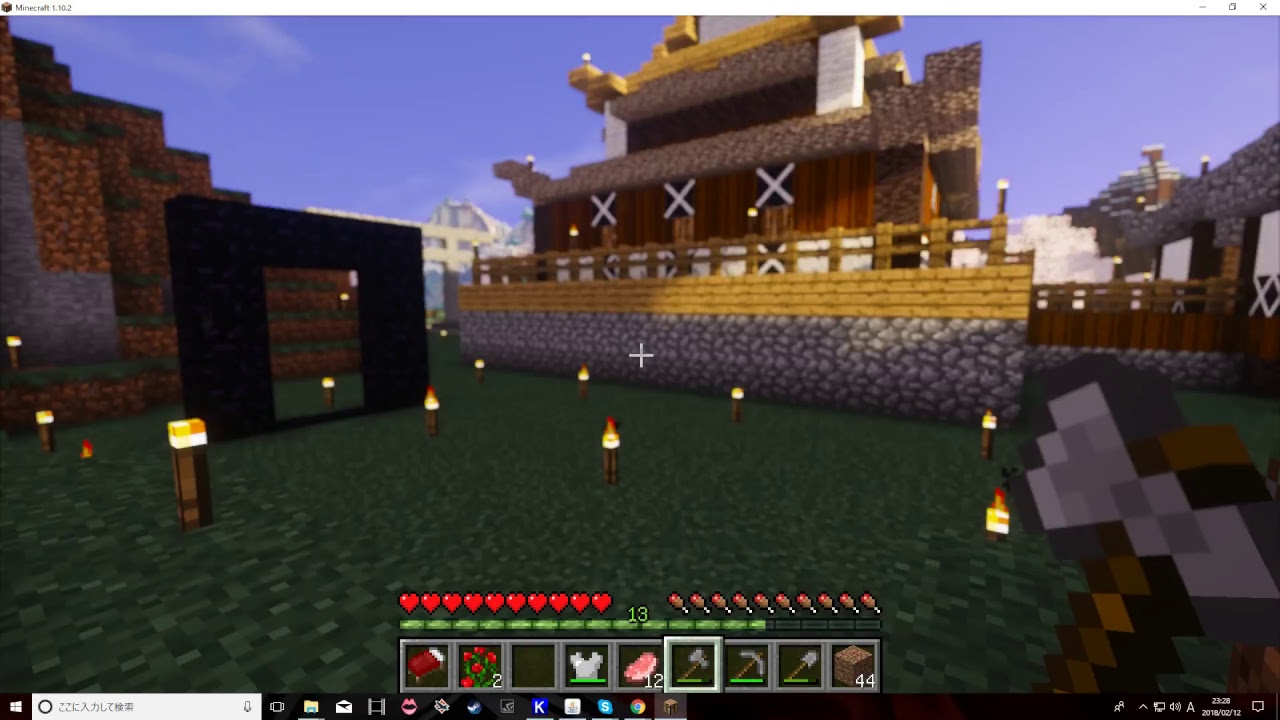
Task: Open Skype from the taskbar
Action: coord(606,707)
